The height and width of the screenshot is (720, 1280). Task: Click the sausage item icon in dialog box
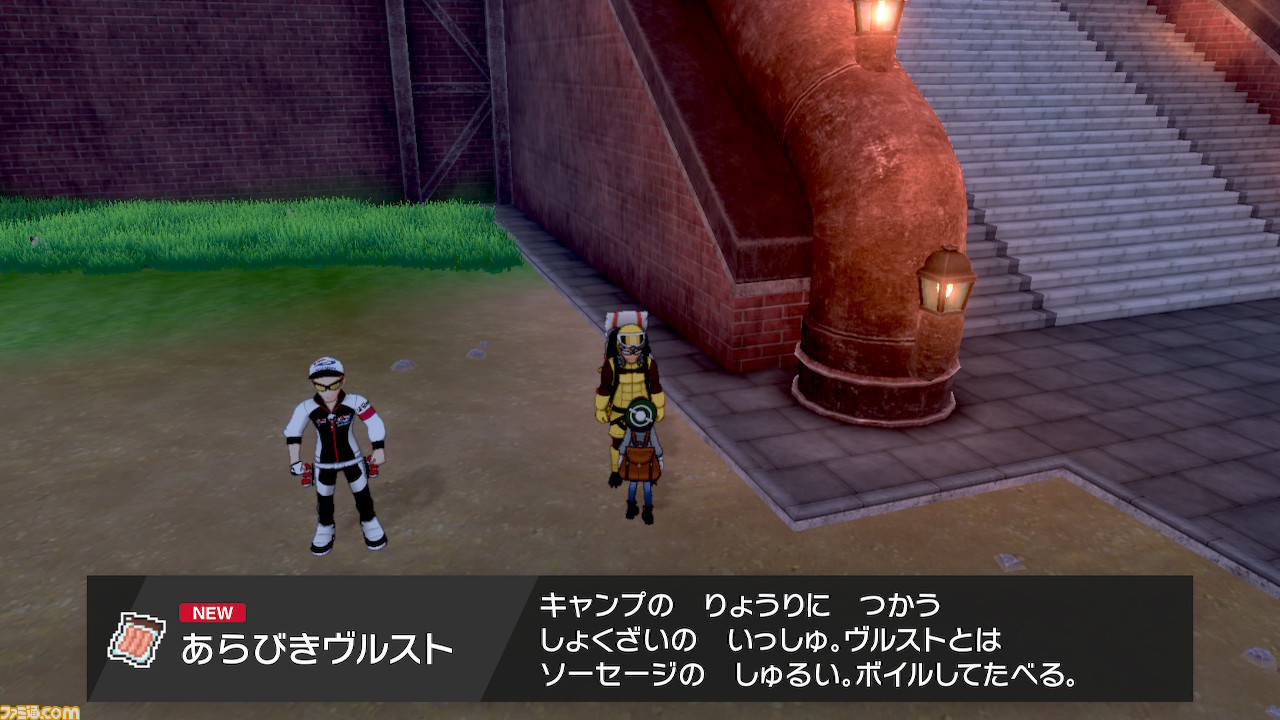coord(137,638)
